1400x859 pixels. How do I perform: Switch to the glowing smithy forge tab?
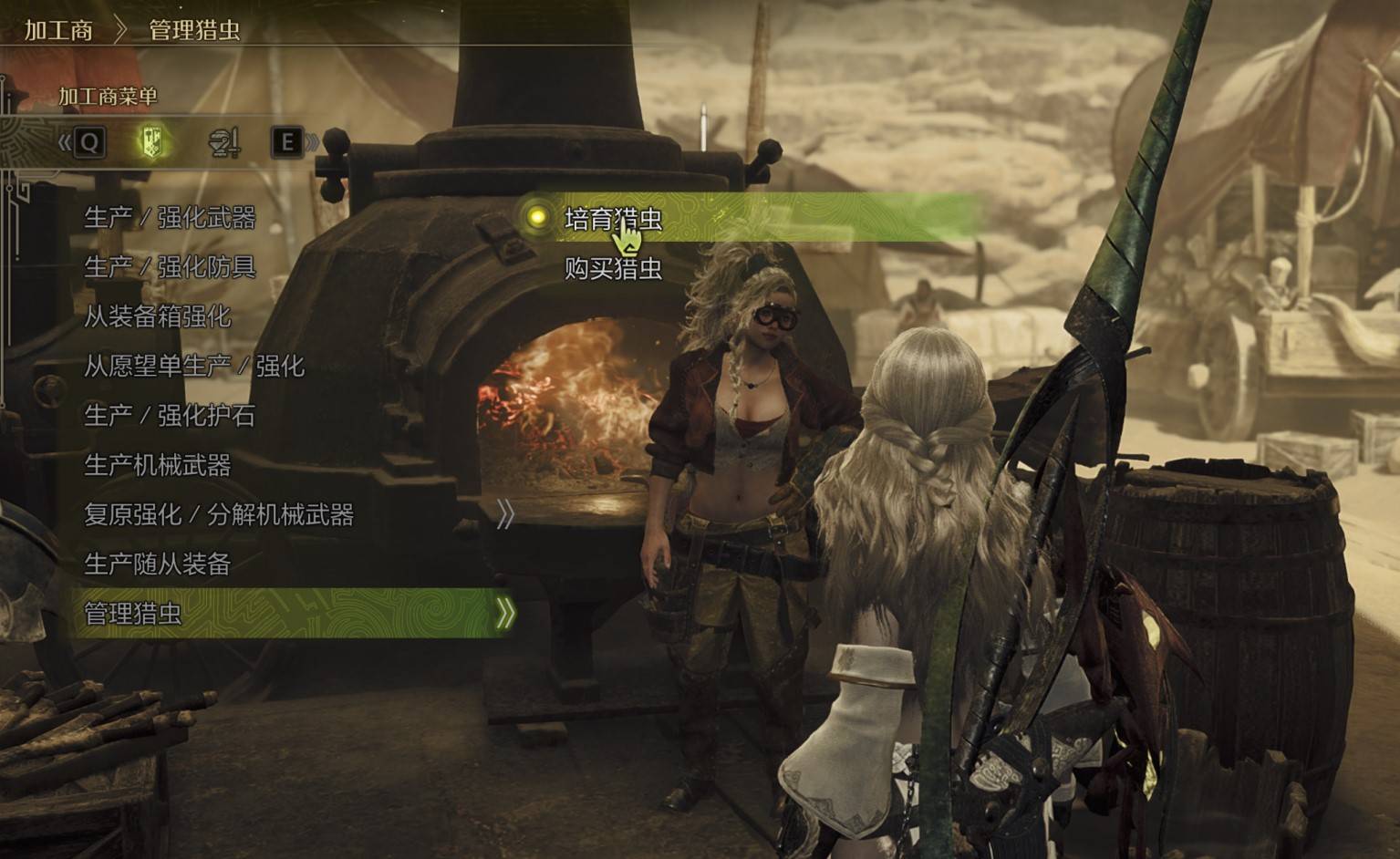click(153, 141)
